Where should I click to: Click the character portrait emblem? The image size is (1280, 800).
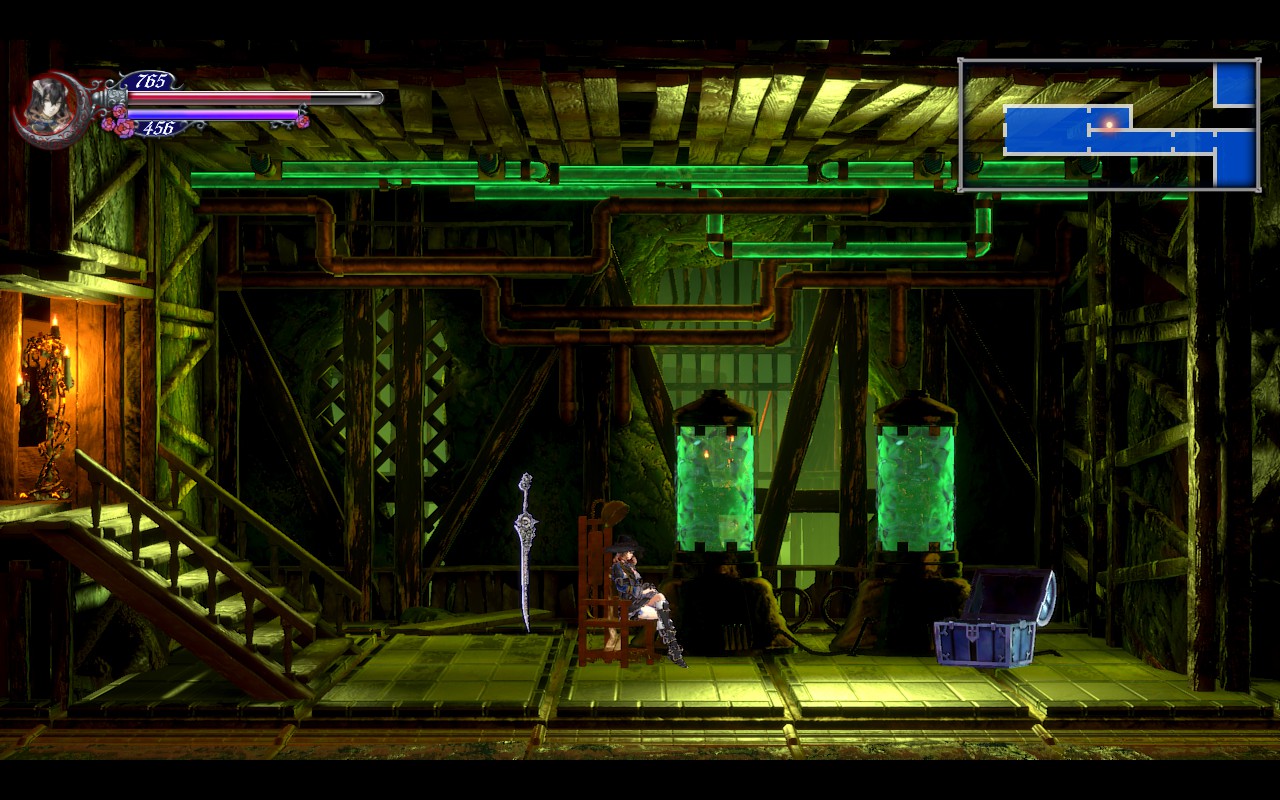[x=48, y=108]
